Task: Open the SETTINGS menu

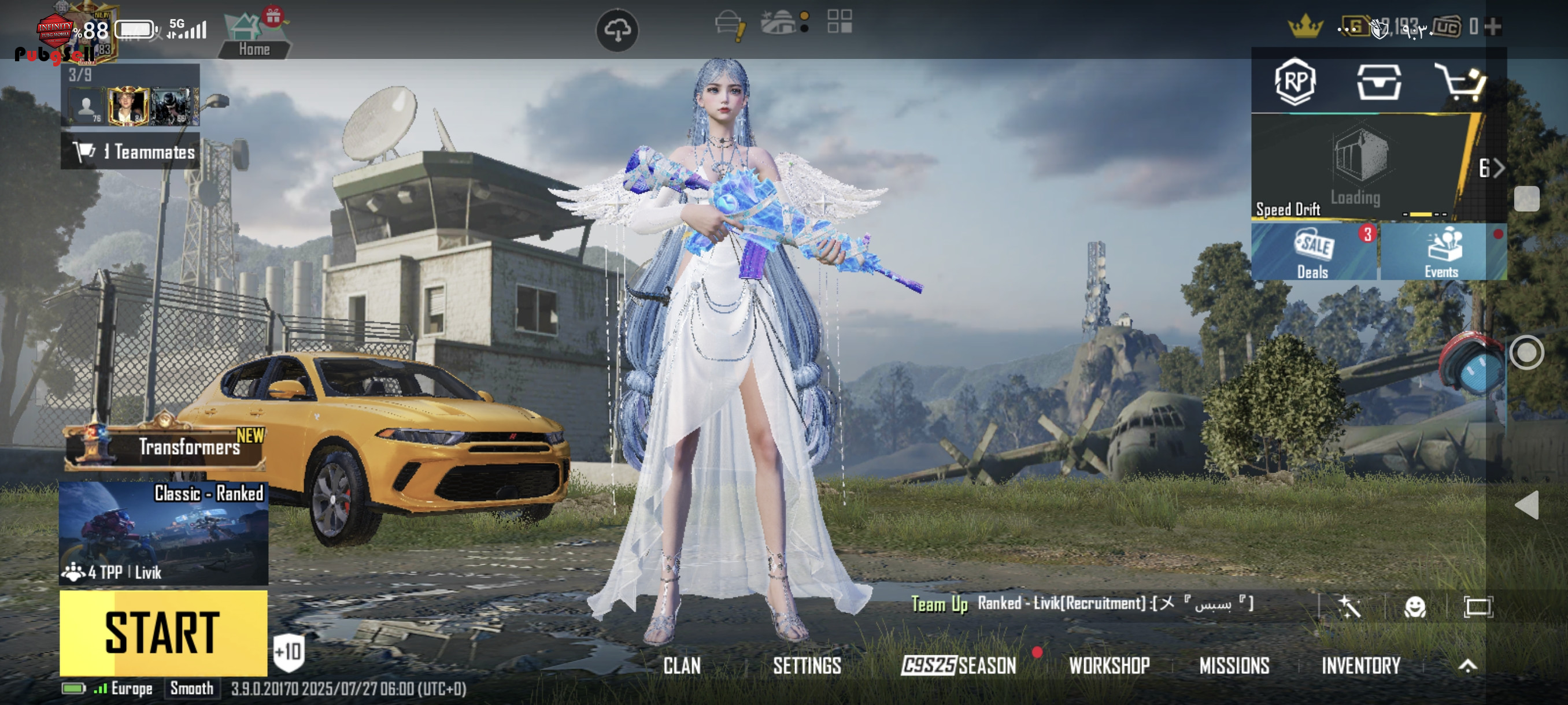Action: (x=807, y=666)
